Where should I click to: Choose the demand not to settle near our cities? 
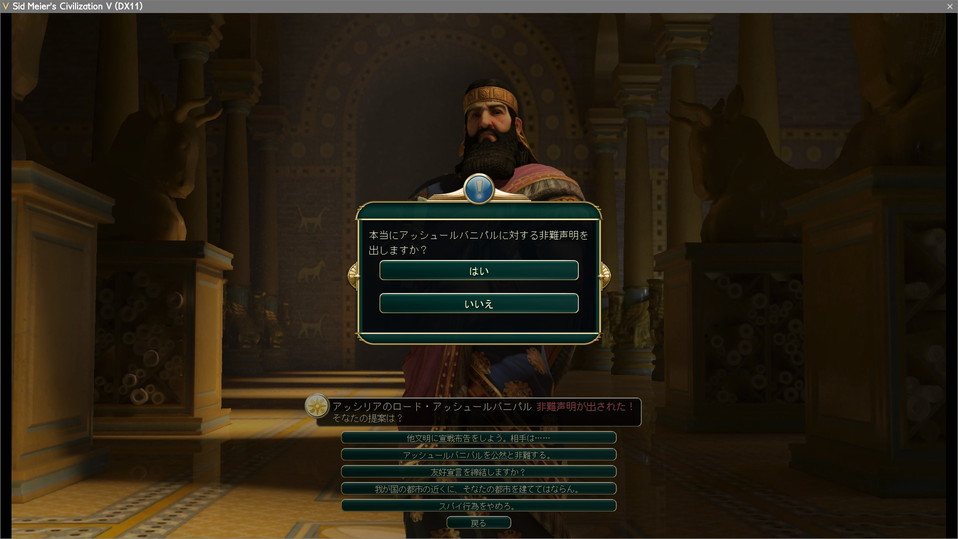[x=479, y=489]
